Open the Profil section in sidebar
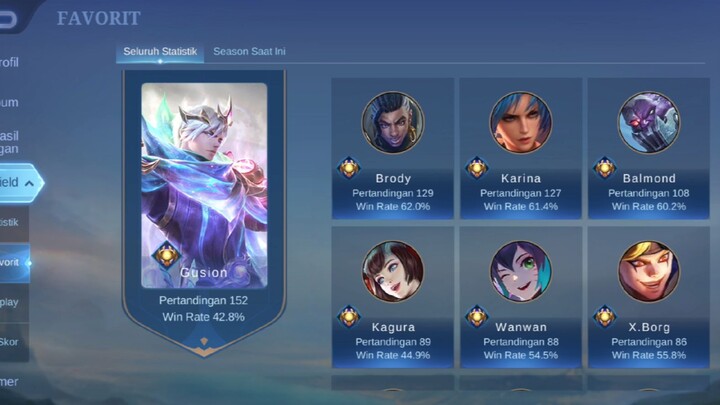The height and width of the screenshot is (405, 720). 10,62
